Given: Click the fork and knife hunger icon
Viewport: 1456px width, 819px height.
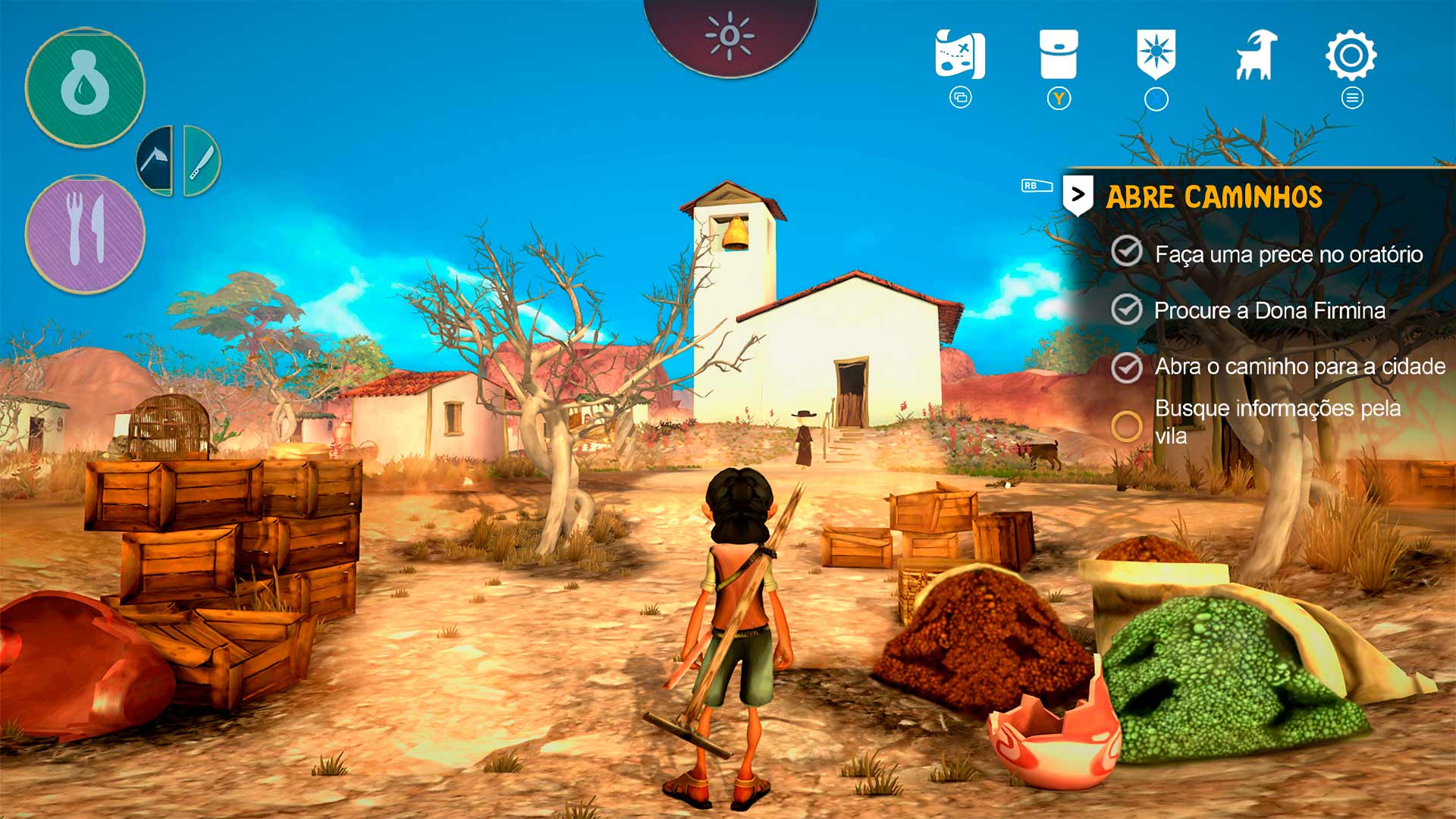Looking at the screenshot, I should [x=85, y=234].
